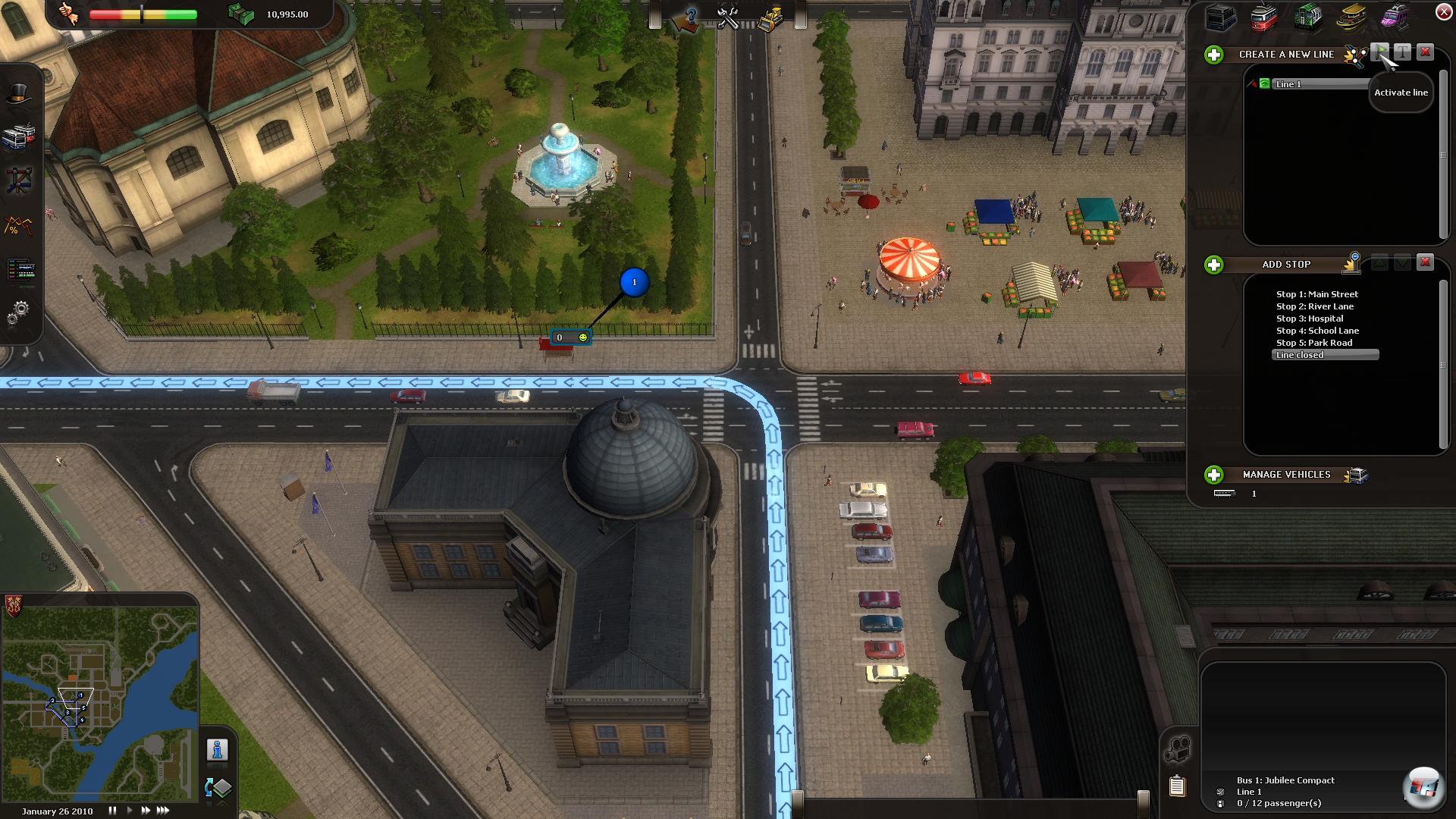The image size is (1456, 819).
Task: Create a new line with the green plus
Action: (x=1214, y=55)
